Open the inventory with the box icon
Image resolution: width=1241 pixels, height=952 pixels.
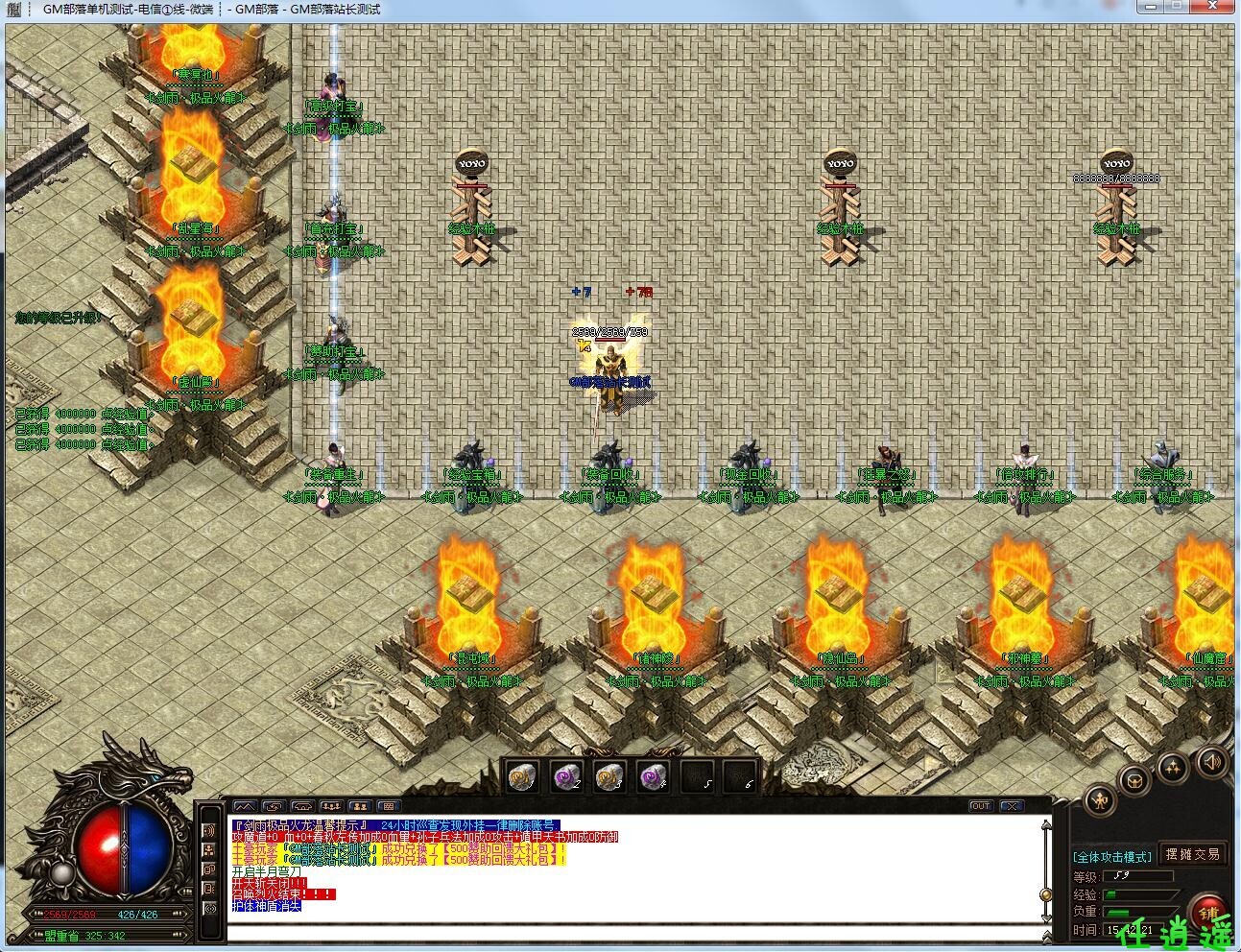tap(1136, 779)
